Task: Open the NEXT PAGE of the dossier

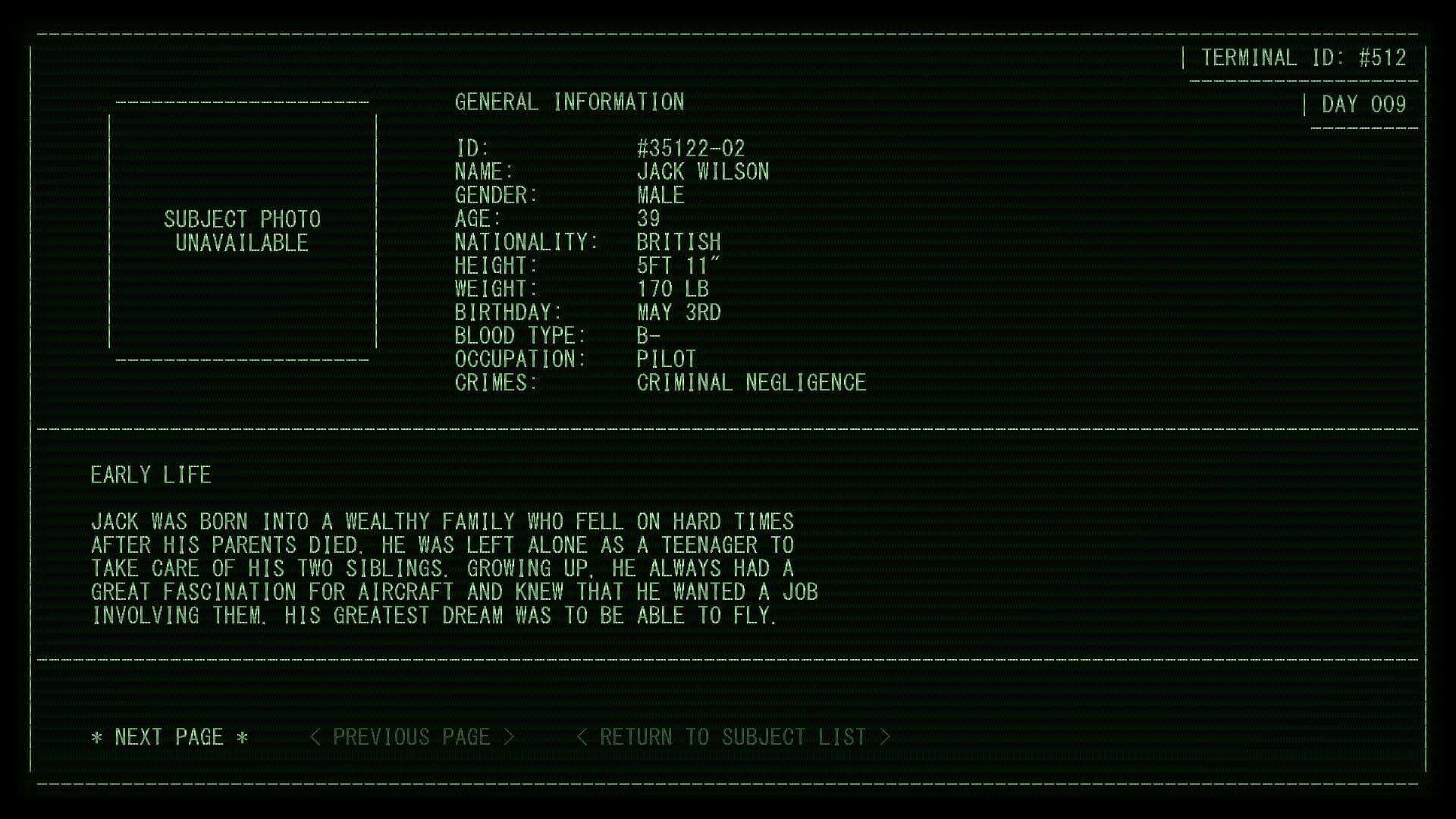Action: 168,736
